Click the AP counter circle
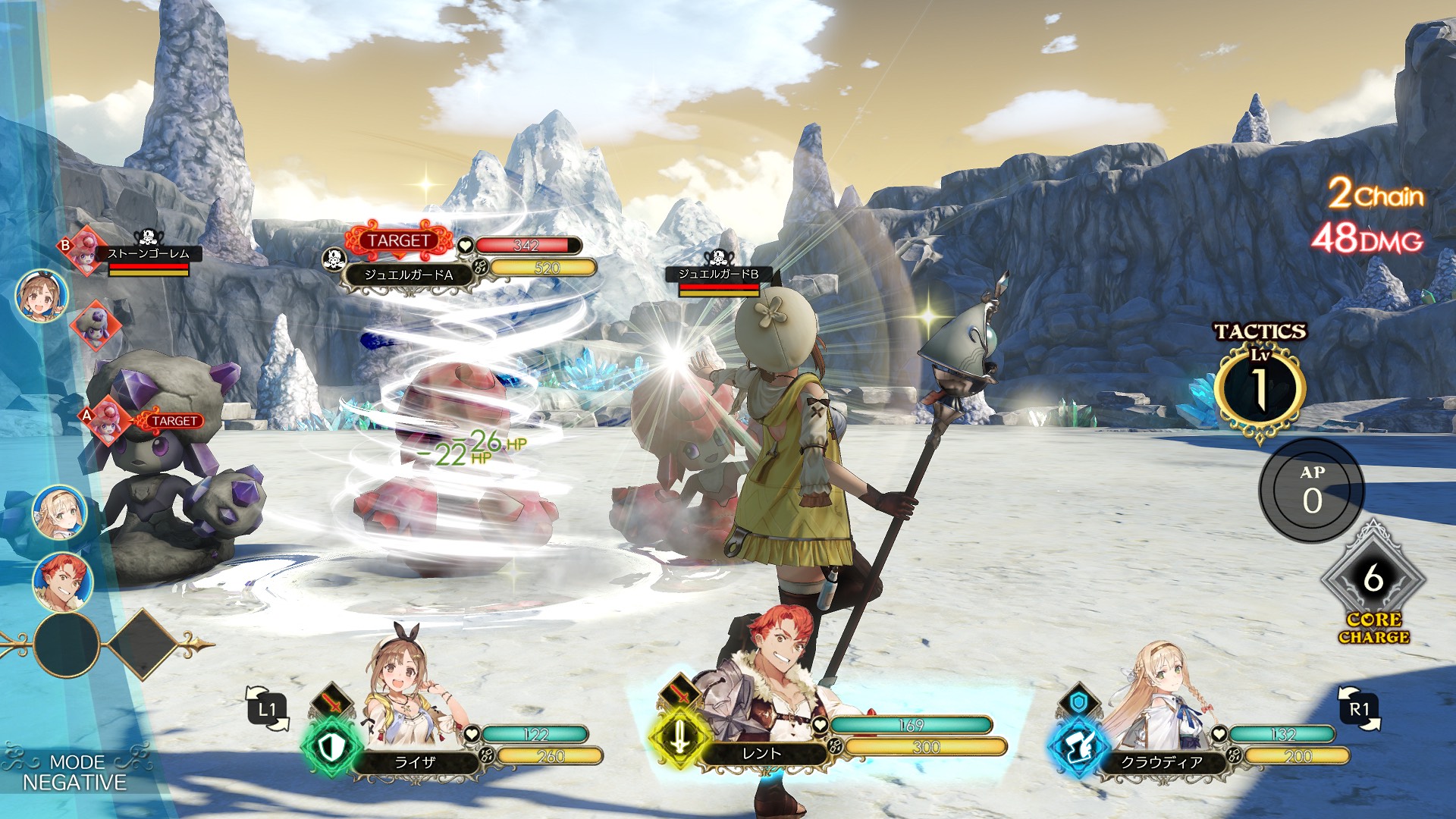 [1312, 491]
